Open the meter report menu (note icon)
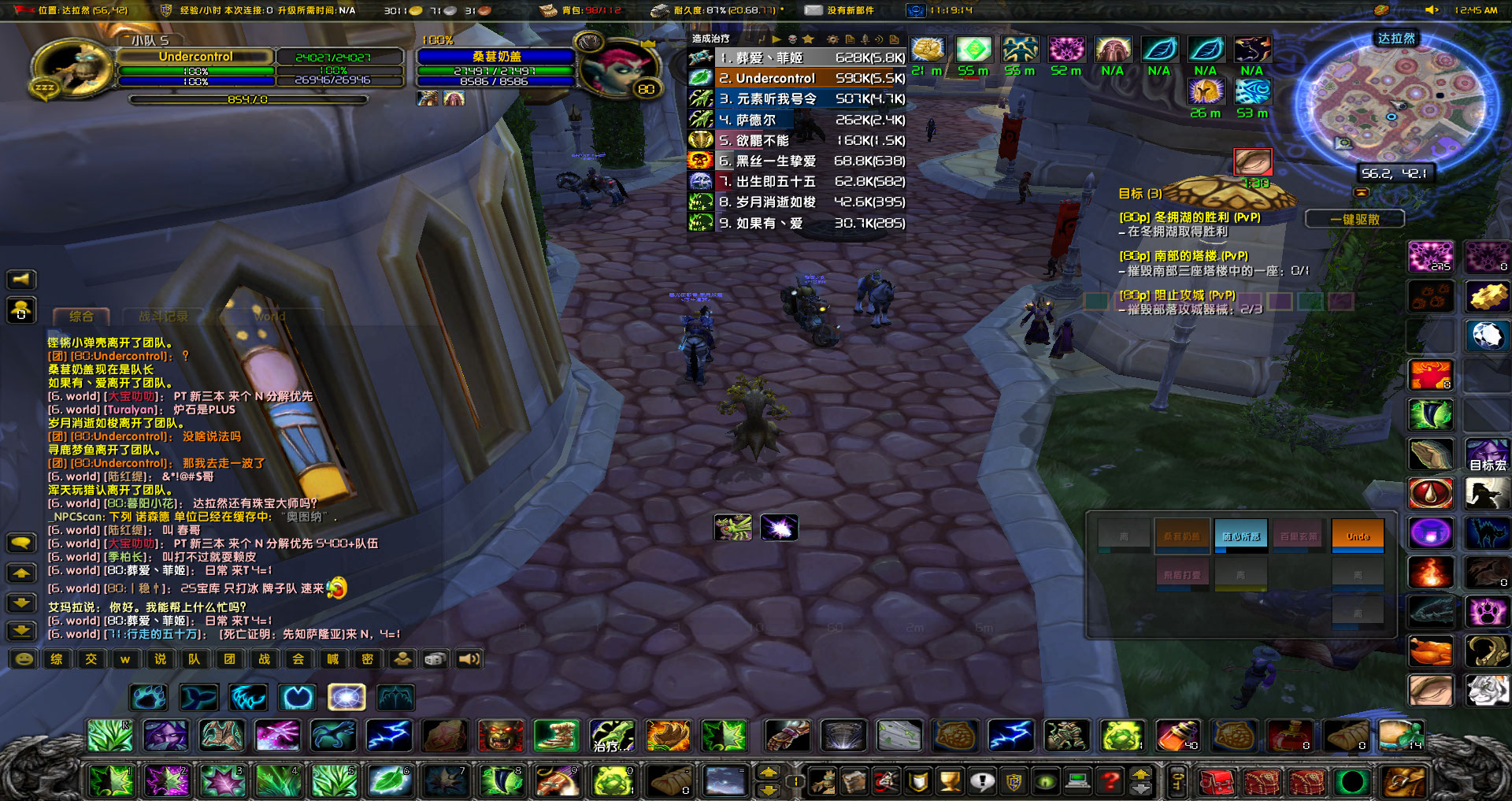1512x801 pixels. [850, 38]
